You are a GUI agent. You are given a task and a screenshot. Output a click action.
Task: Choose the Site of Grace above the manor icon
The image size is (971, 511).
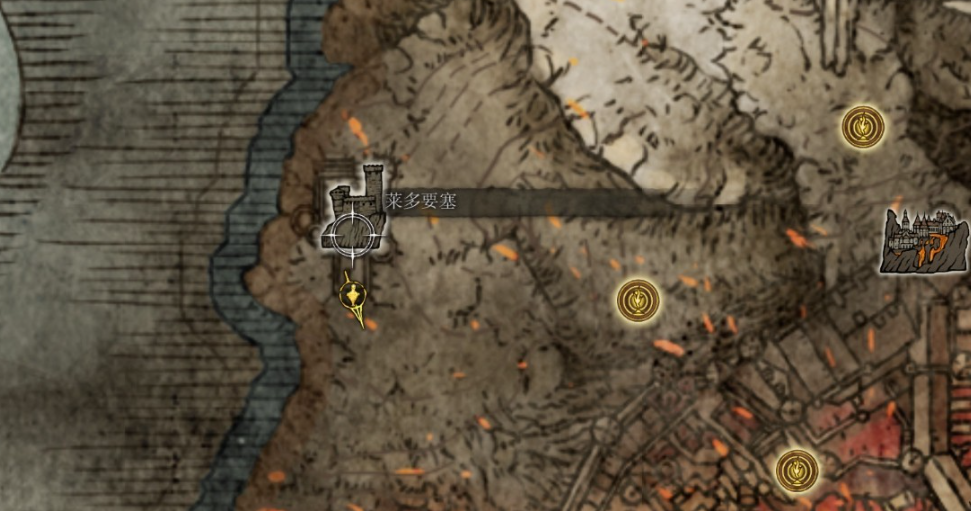(862, 127)
